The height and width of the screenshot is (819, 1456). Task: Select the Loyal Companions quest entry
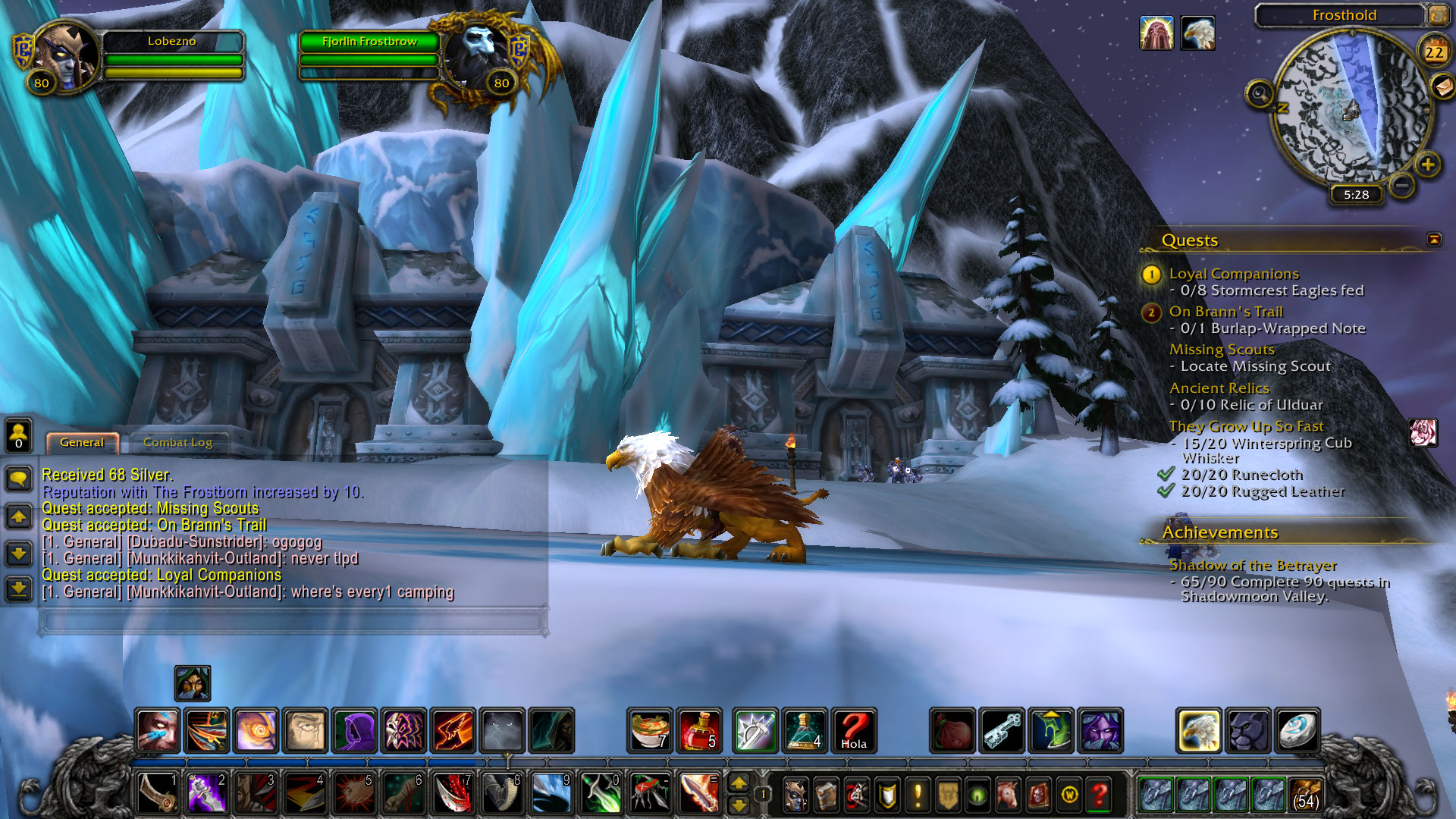[1233, 274]
